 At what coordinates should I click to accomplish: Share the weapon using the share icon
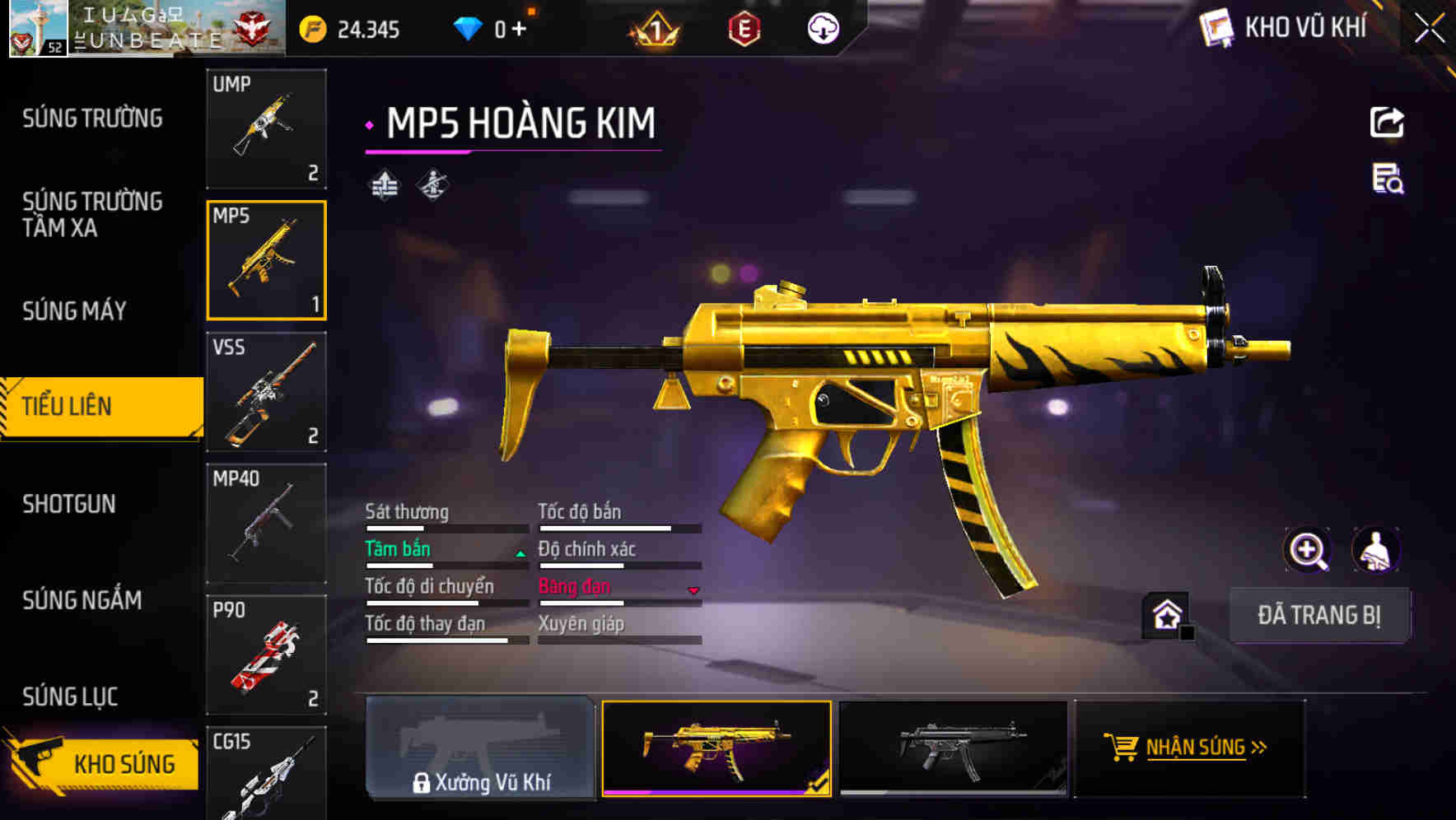click(x=1387, y=123)
